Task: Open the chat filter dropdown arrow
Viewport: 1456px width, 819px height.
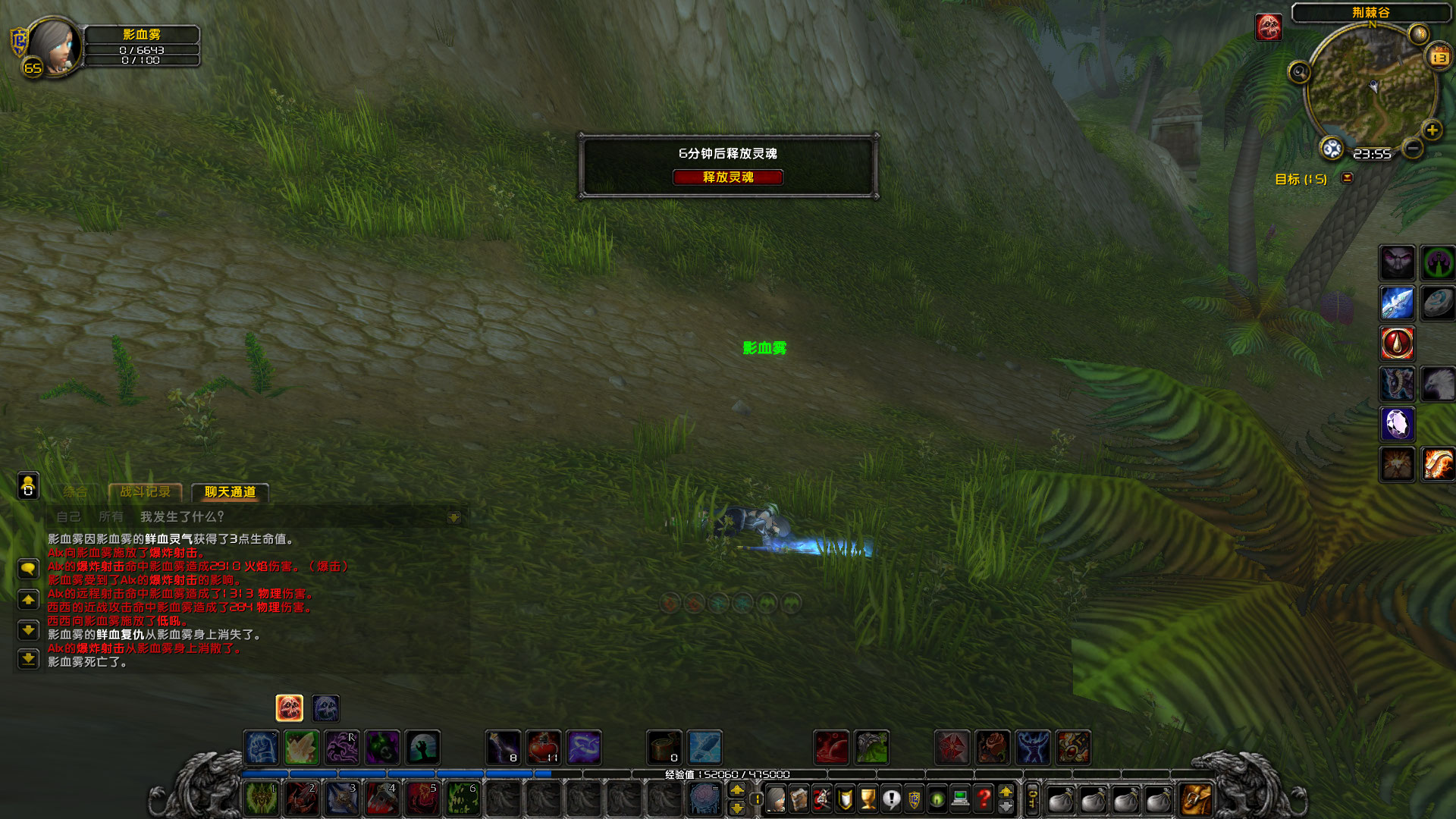Action: [x=455, y=516]
